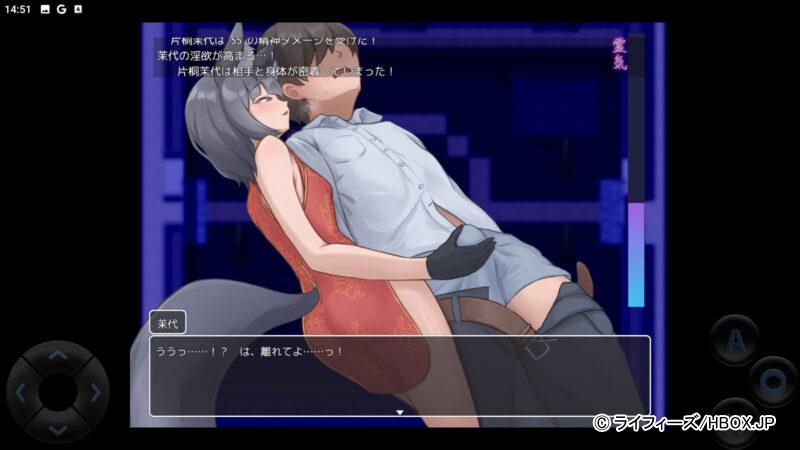
Task: Tap the virtual O button
Action: coord(772,381)
